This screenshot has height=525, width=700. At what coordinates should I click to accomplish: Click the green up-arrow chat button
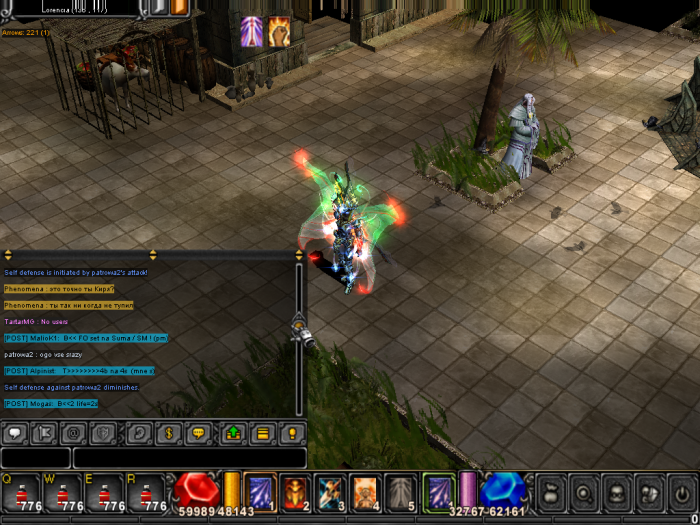[x=233, y=434]
